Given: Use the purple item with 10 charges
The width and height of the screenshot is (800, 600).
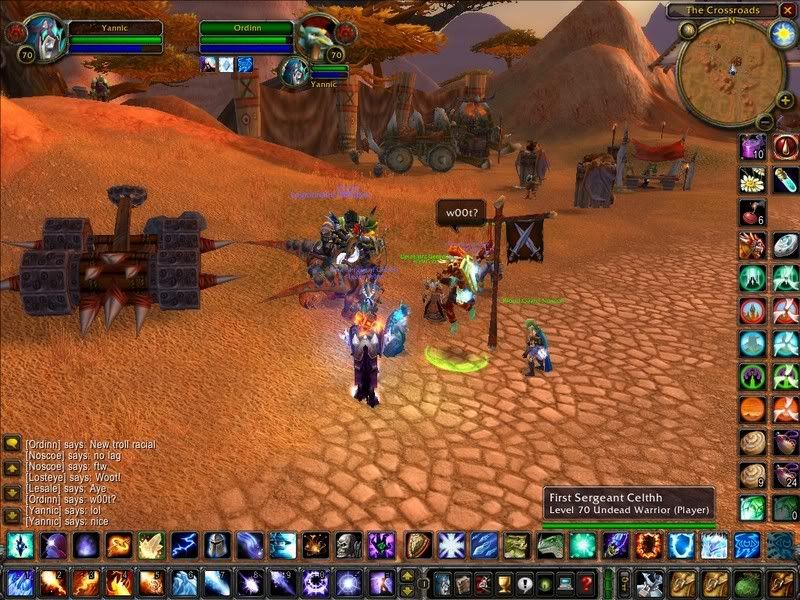Looking at the screenshot, I should coord(752,148).
